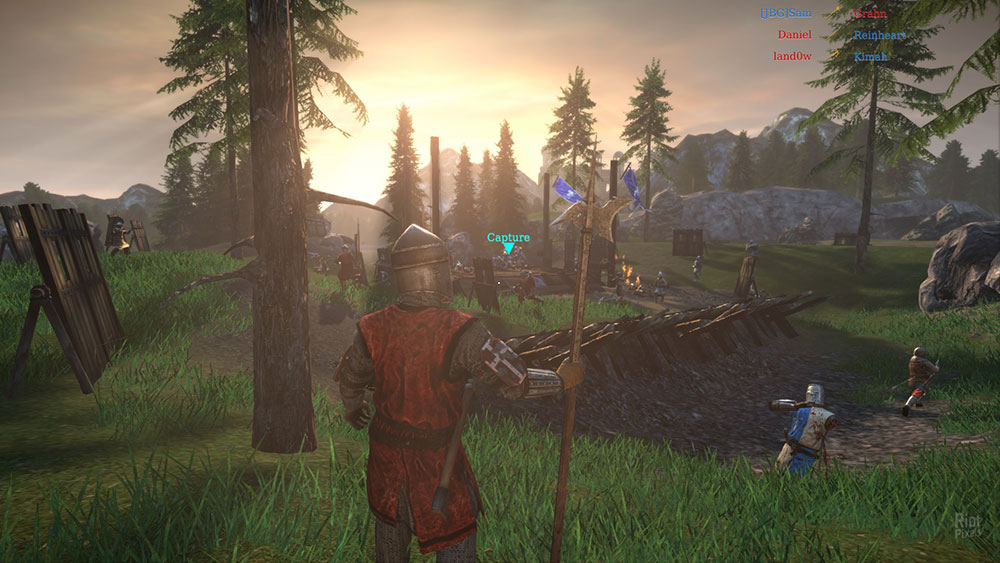Select Grahn in the kill feed
The height and width of the screenshot is (563, 1000).
coord(869,14)
